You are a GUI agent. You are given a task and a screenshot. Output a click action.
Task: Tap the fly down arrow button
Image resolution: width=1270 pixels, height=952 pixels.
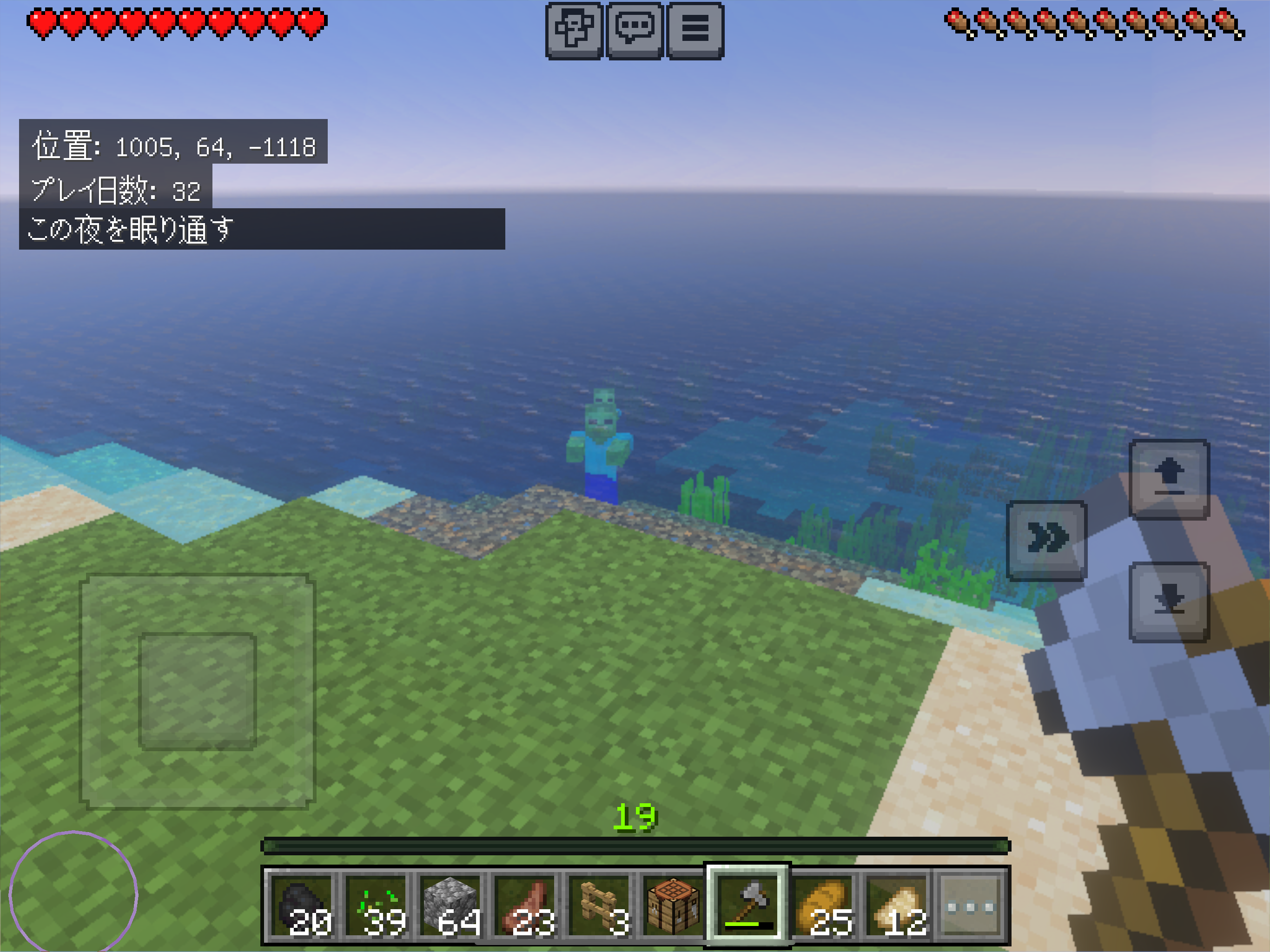click(x=1169, y=601)
